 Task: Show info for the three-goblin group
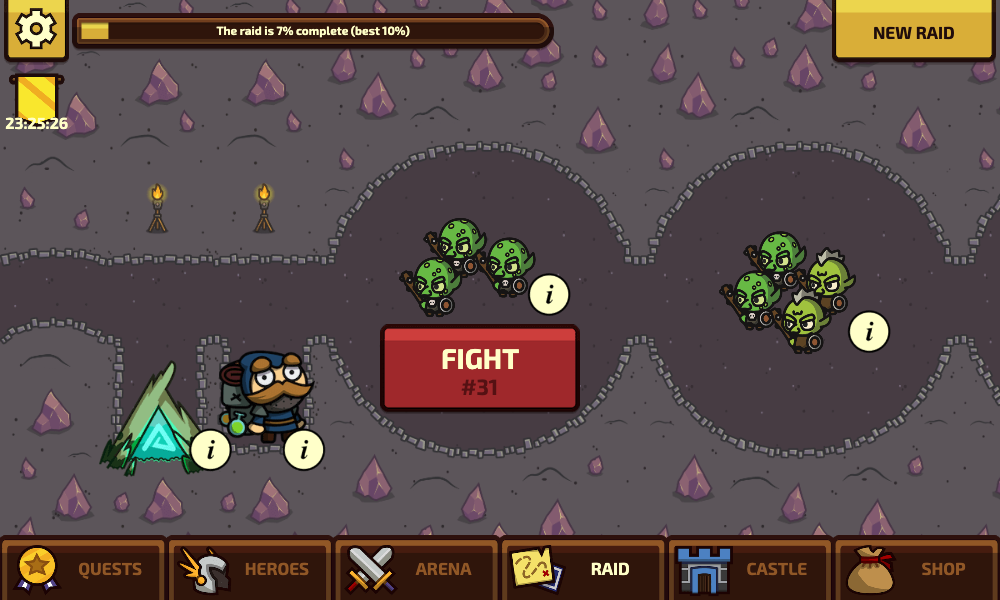click(x=549, y=295)
